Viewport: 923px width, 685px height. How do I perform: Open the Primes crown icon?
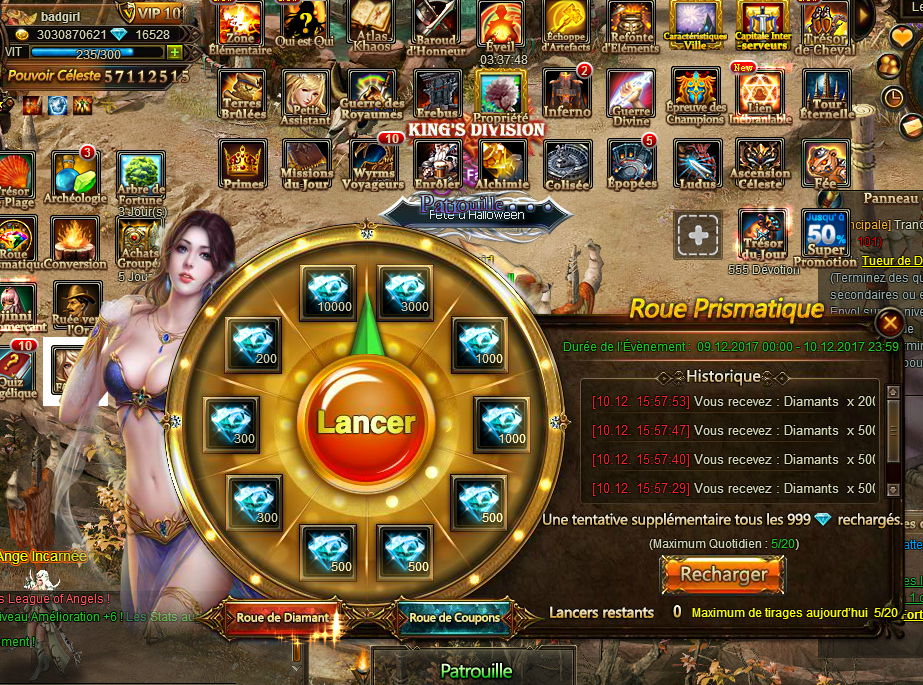coord(243,162)
